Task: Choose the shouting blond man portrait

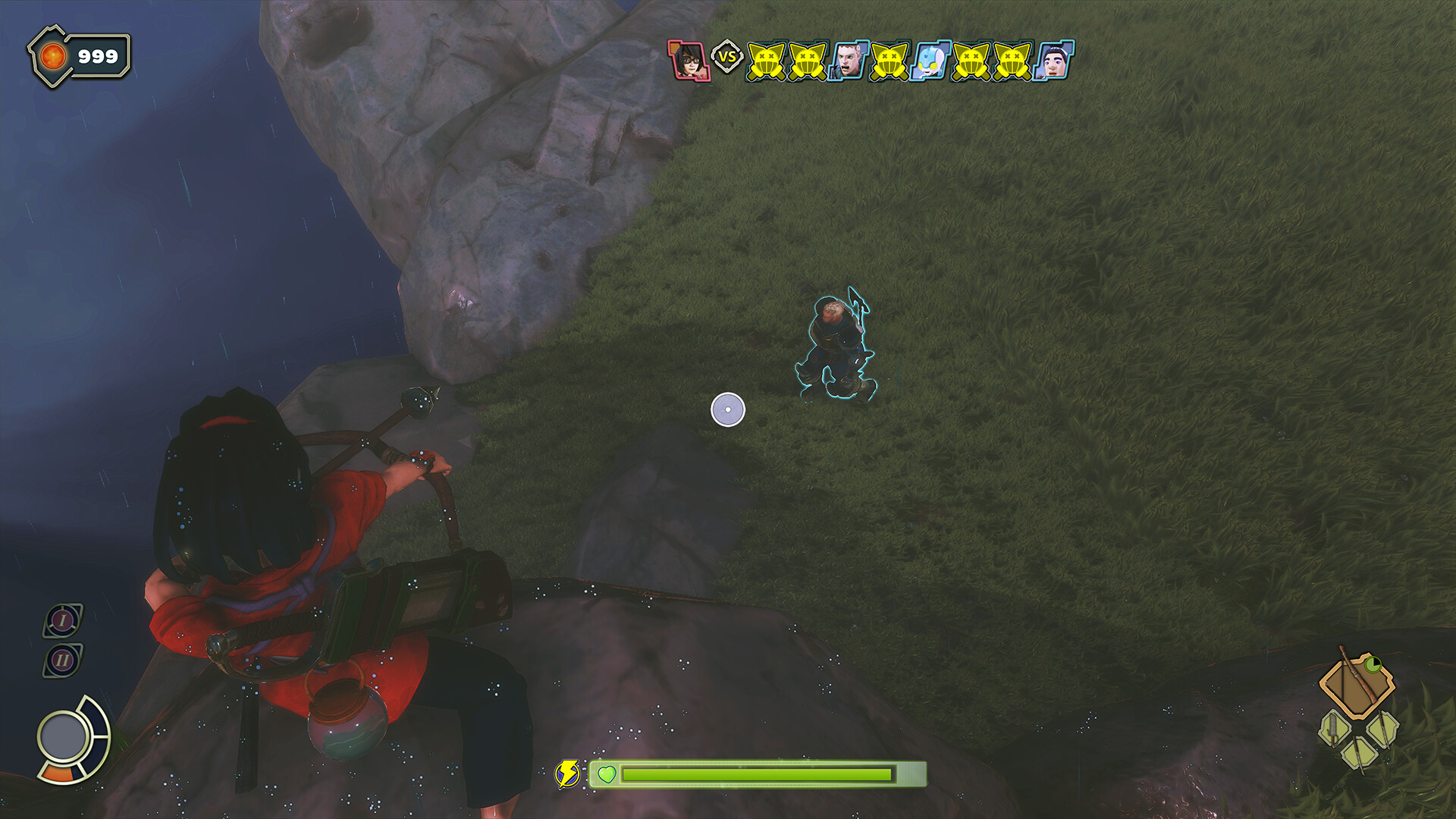Action: coord(849,60)
